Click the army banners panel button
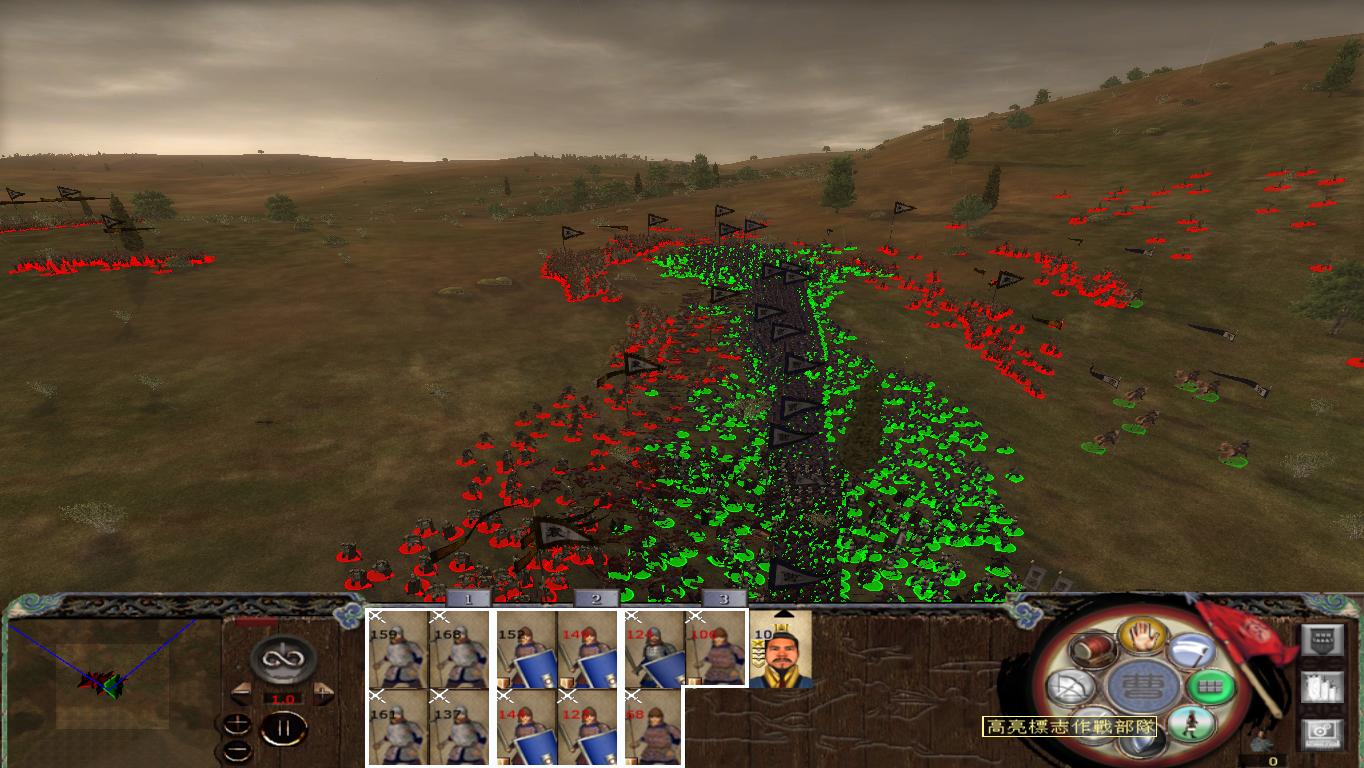 point(1323,686)
